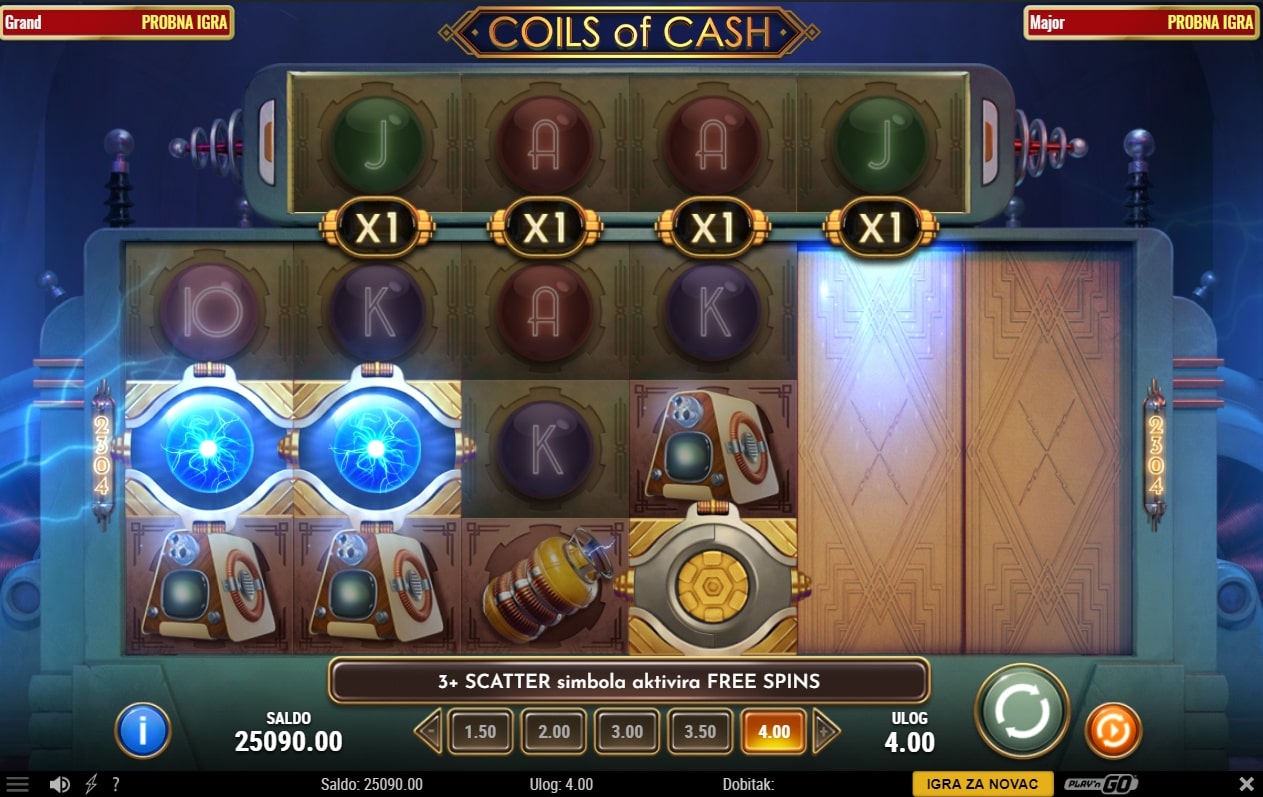Viewport: 1263px width, 797px height.
Task: Spin the reels with the green button
Action: (x=1022, y=712)
